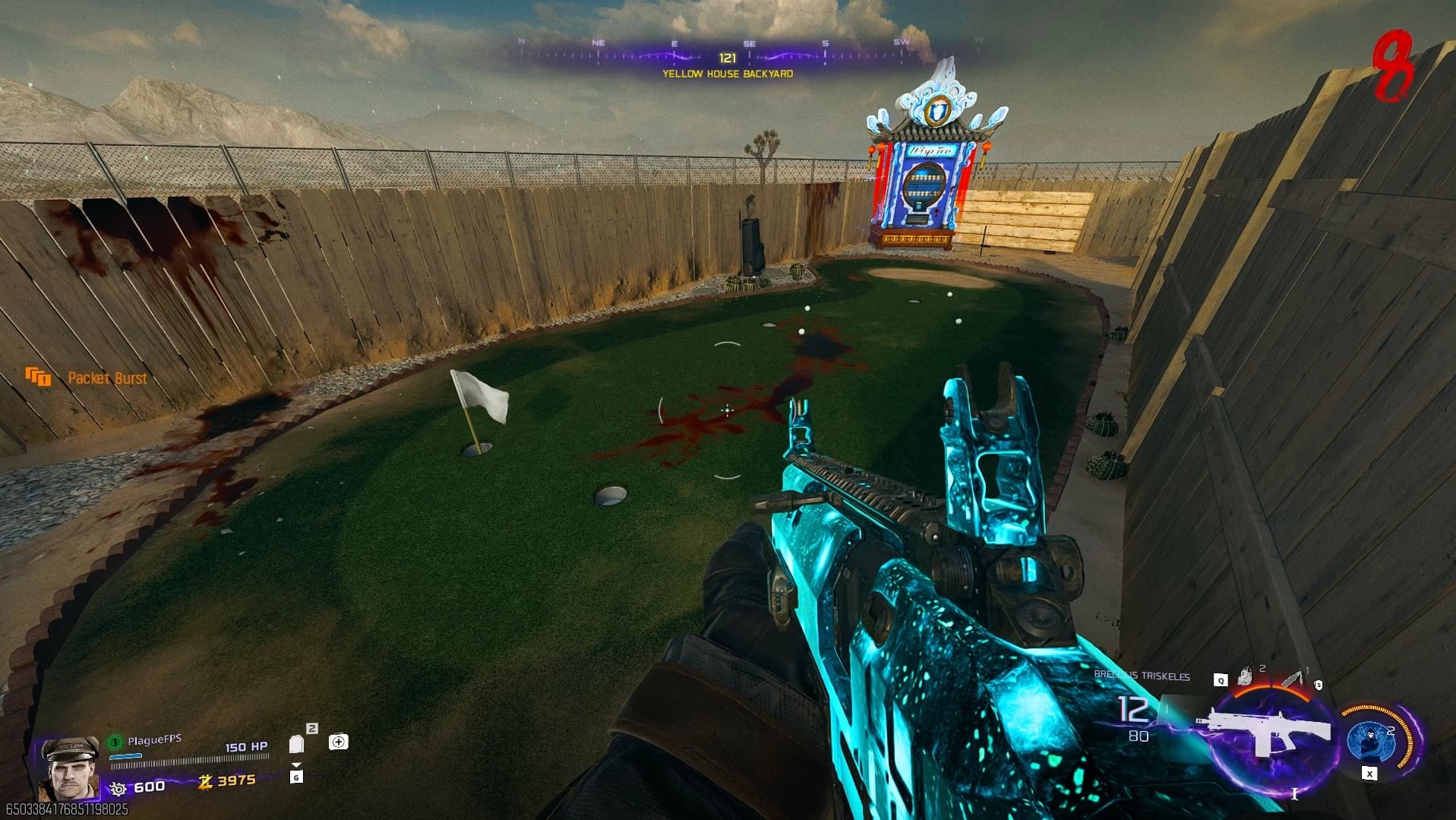The width and height of the screenshot is (1456, 820).
Task: Click the yellow essence currency icon
Action: point(204,781)
